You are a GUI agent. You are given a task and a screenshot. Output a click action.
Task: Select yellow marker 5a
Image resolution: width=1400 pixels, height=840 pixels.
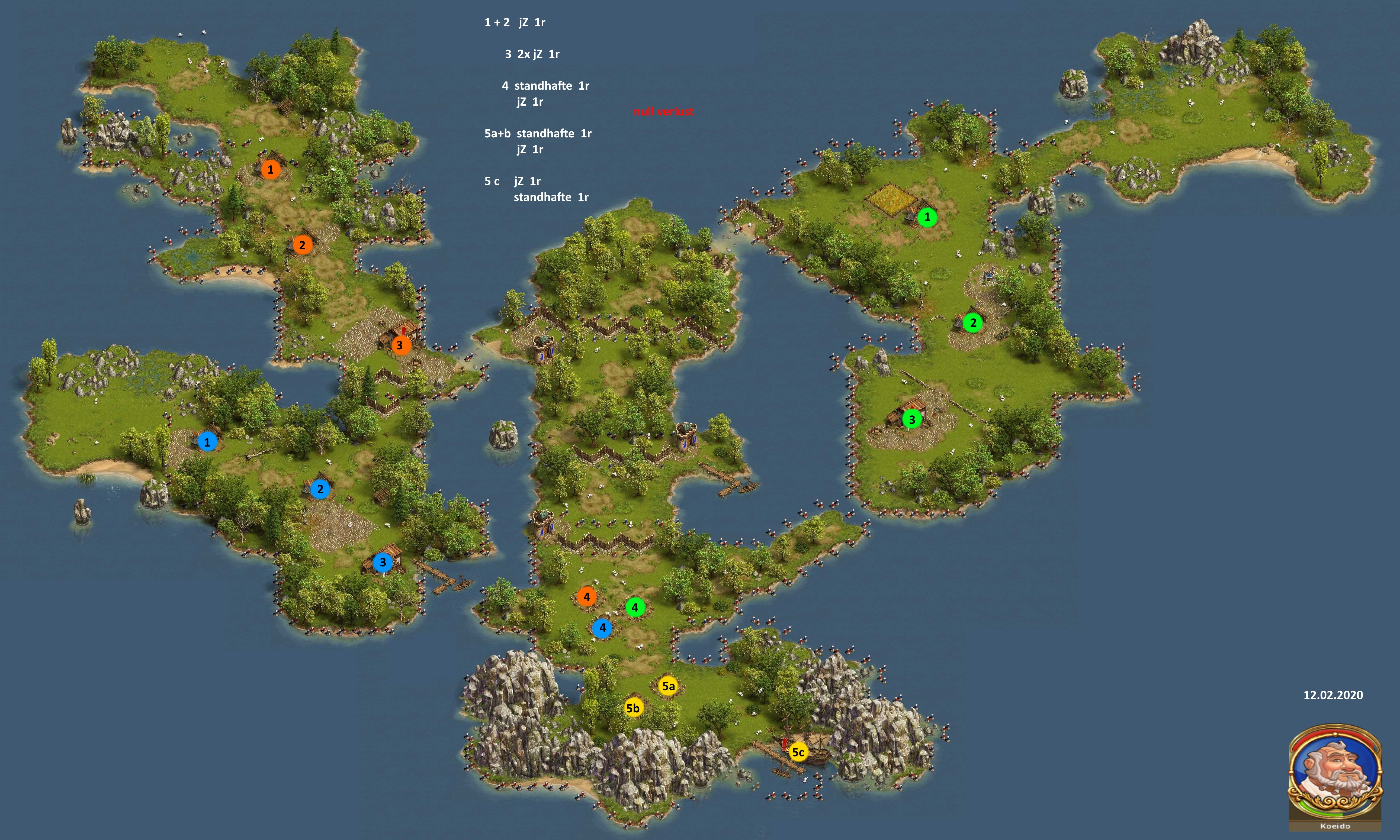(x=668, y=686)
